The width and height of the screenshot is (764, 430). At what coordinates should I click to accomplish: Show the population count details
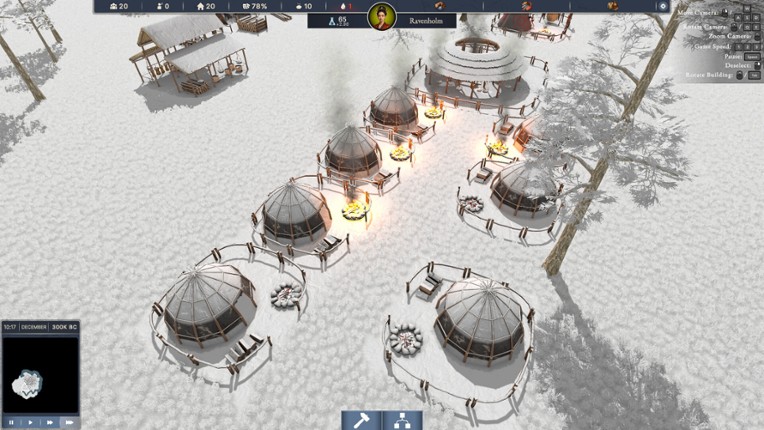tap(117, 6)
